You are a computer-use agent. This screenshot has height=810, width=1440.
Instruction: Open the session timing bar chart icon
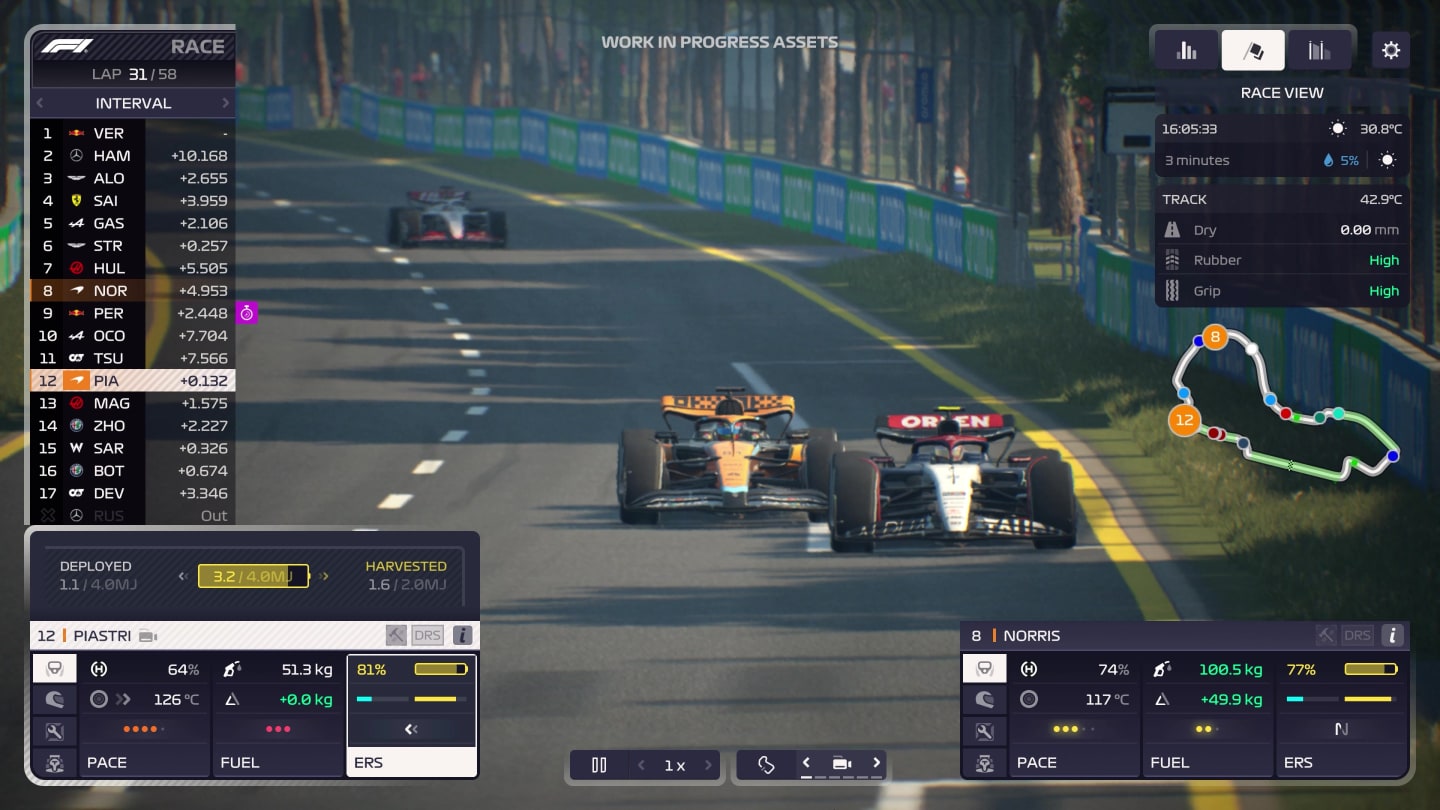pyautogui.click(x=1186, y=50)
